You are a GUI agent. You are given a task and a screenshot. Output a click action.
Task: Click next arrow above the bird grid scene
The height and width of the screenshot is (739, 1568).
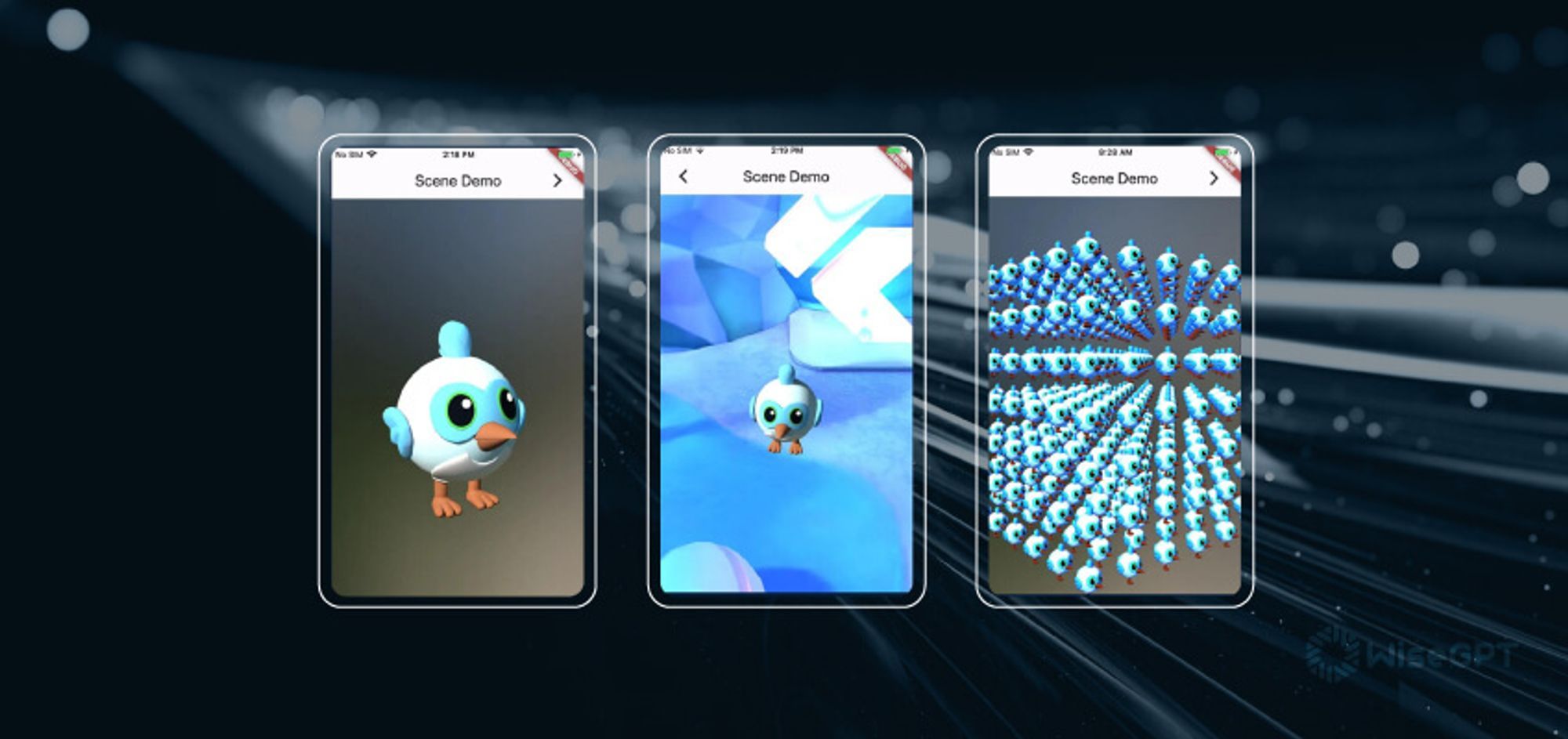[1214, 179]
